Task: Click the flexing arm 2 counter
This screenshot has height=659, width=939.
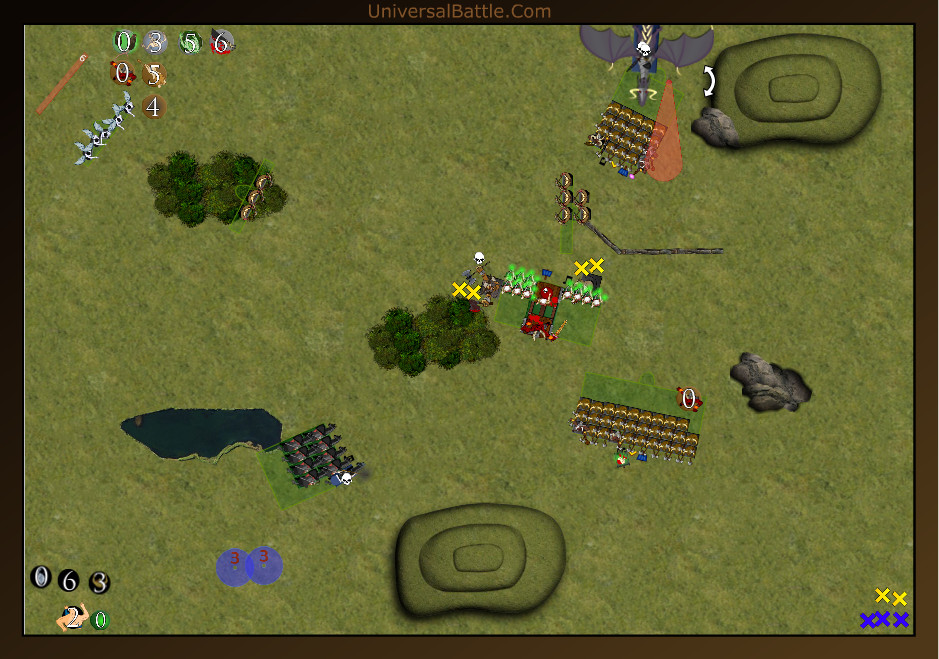Action: point(72,618)
